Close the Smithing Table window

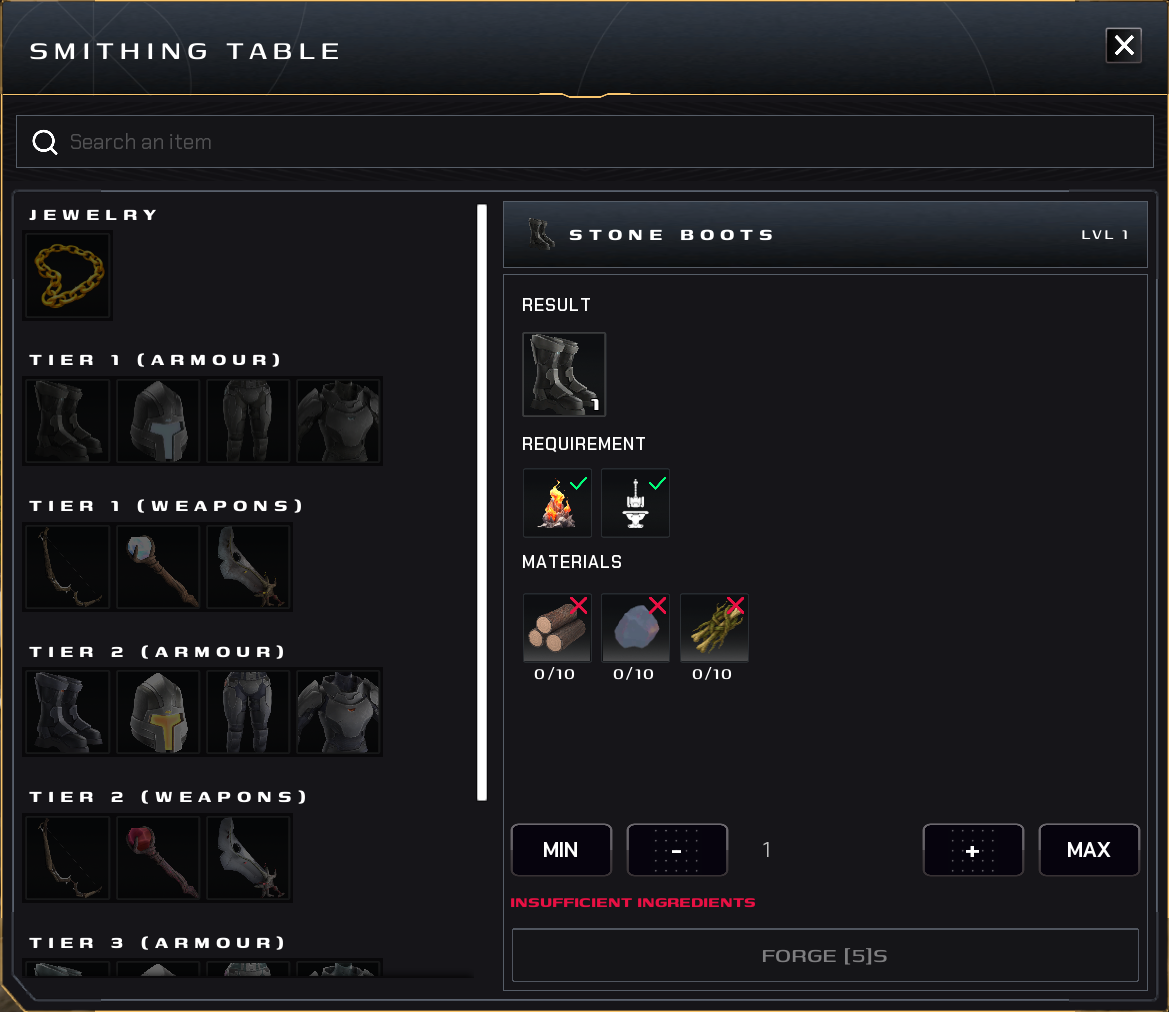[1123, 45]
